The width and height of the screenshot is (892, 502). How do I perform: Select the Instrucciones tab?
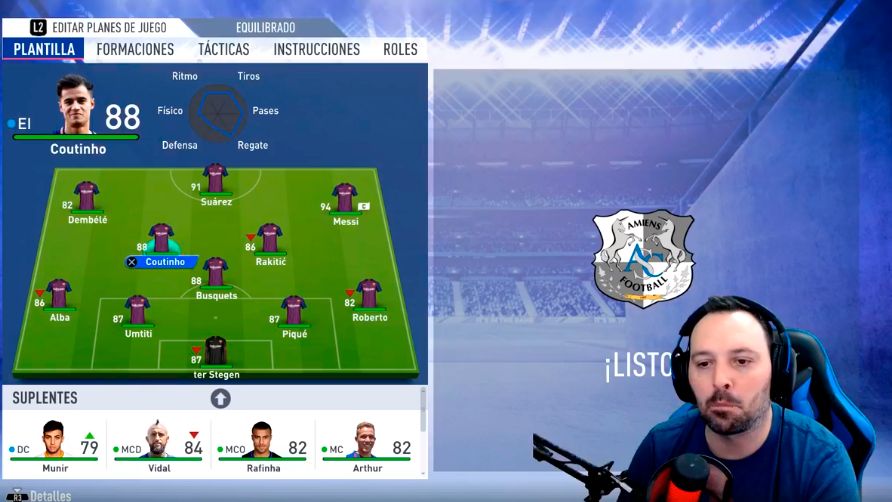(x=316, y=49)
